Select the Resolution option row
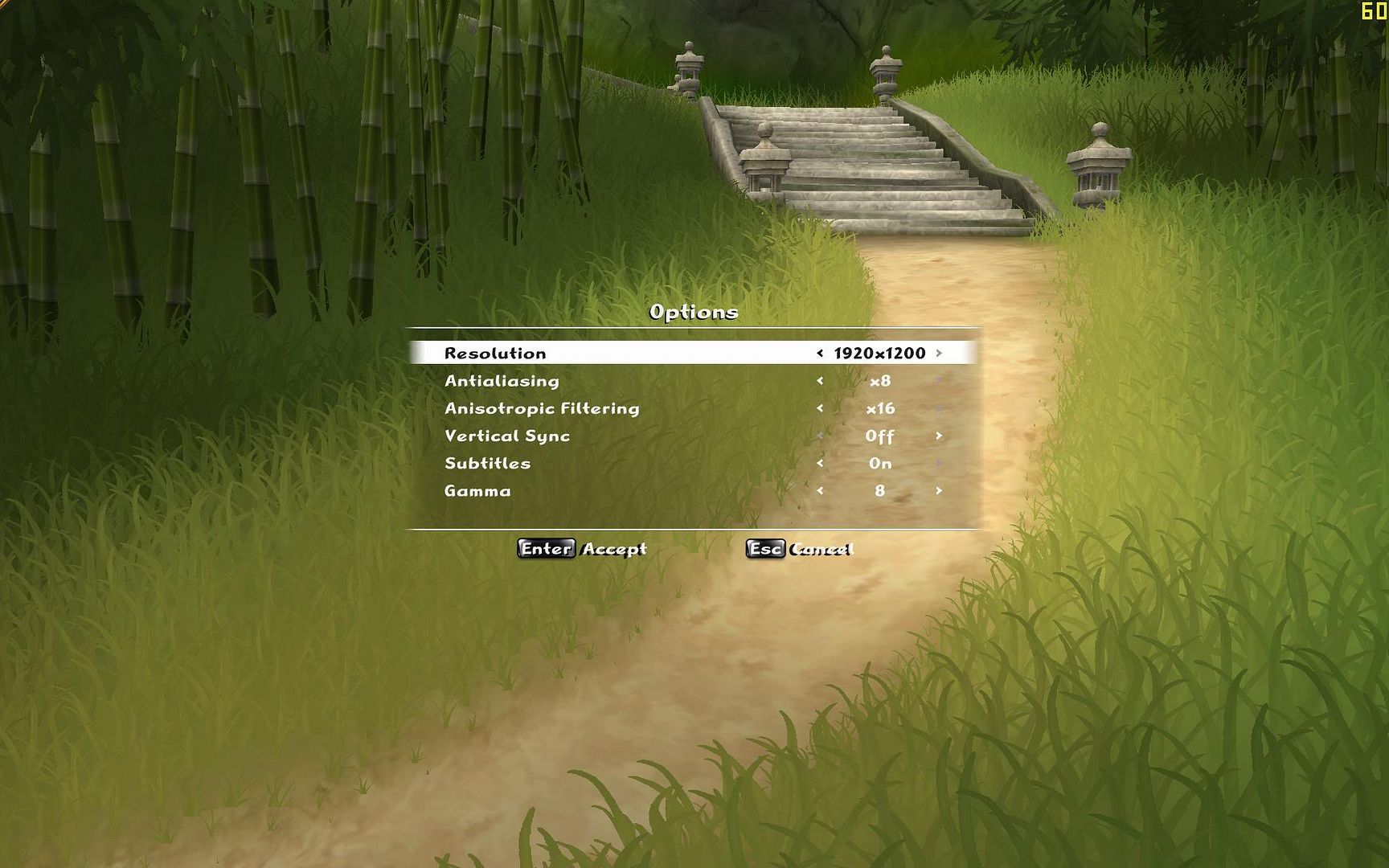The width and height of the screenshot is (1389, 868). [x=495, y=354]
